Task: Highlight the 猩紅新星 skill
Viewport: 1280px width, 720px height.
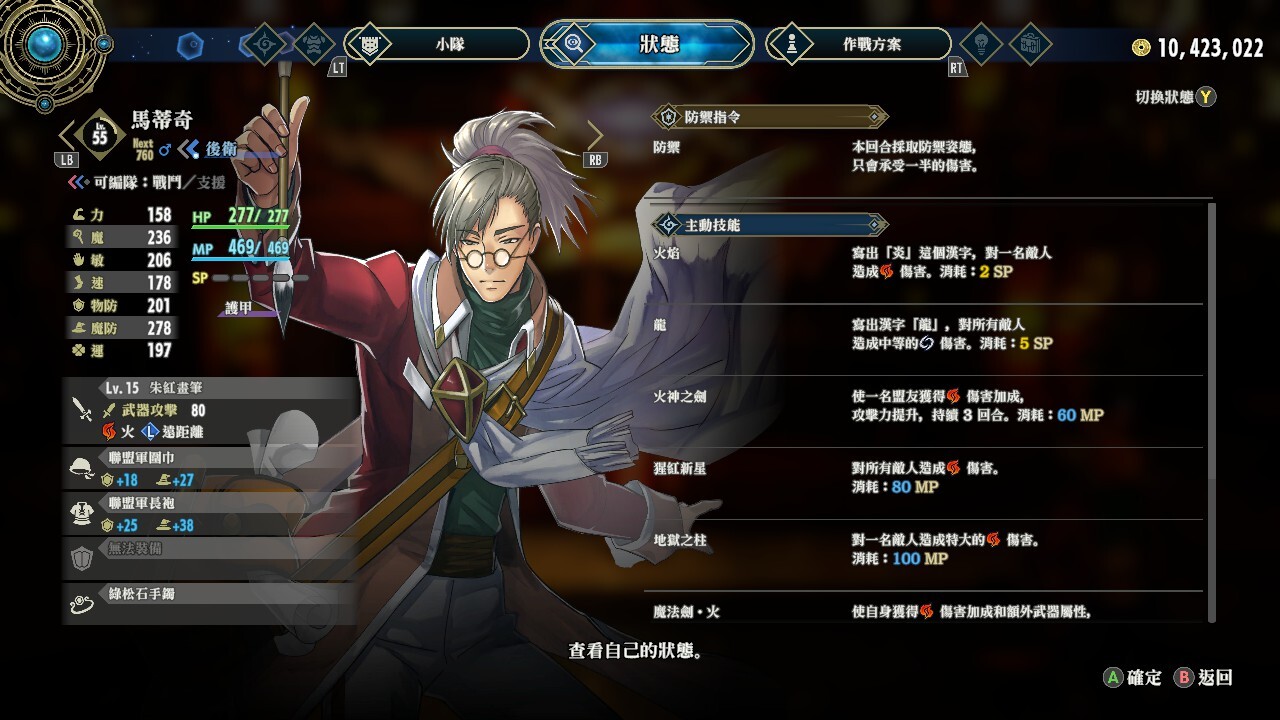Action: pos(925,477)
